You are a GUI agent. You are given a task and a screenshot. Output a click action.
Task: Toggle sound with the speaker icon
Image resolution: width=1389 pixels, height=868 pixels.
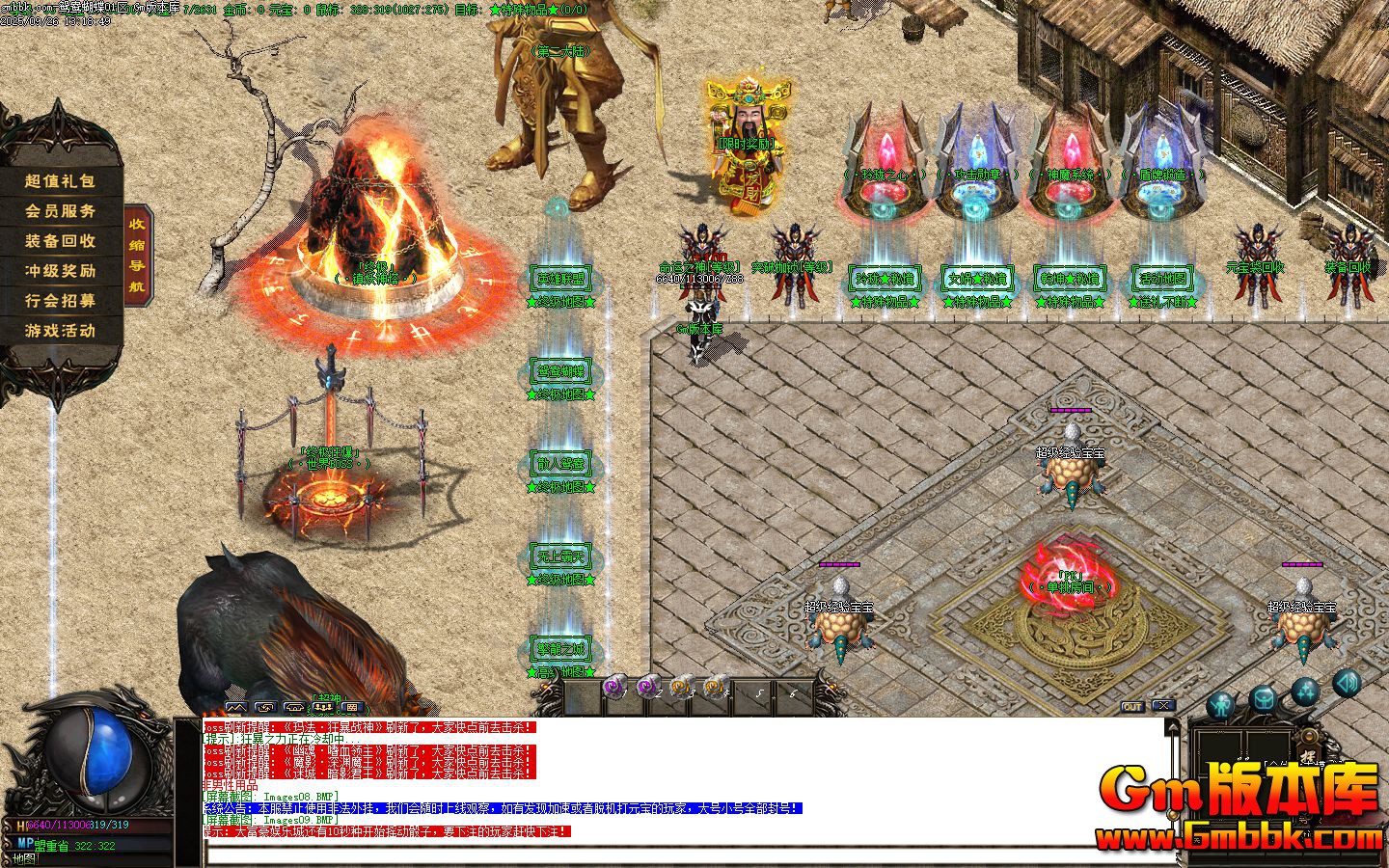(1347, 683)
